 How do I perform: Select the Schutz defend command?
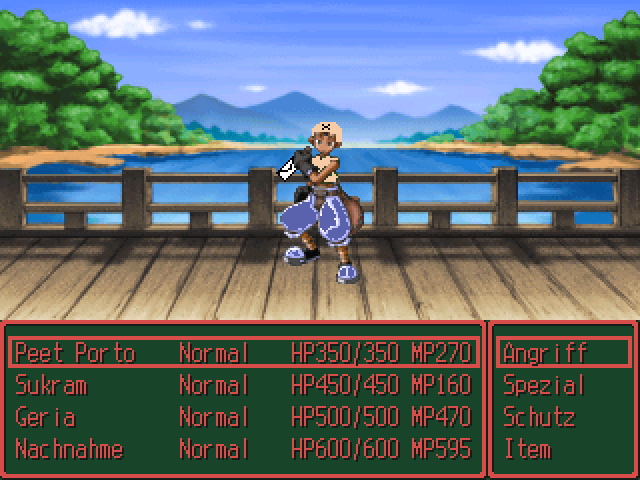pos(540,417)
